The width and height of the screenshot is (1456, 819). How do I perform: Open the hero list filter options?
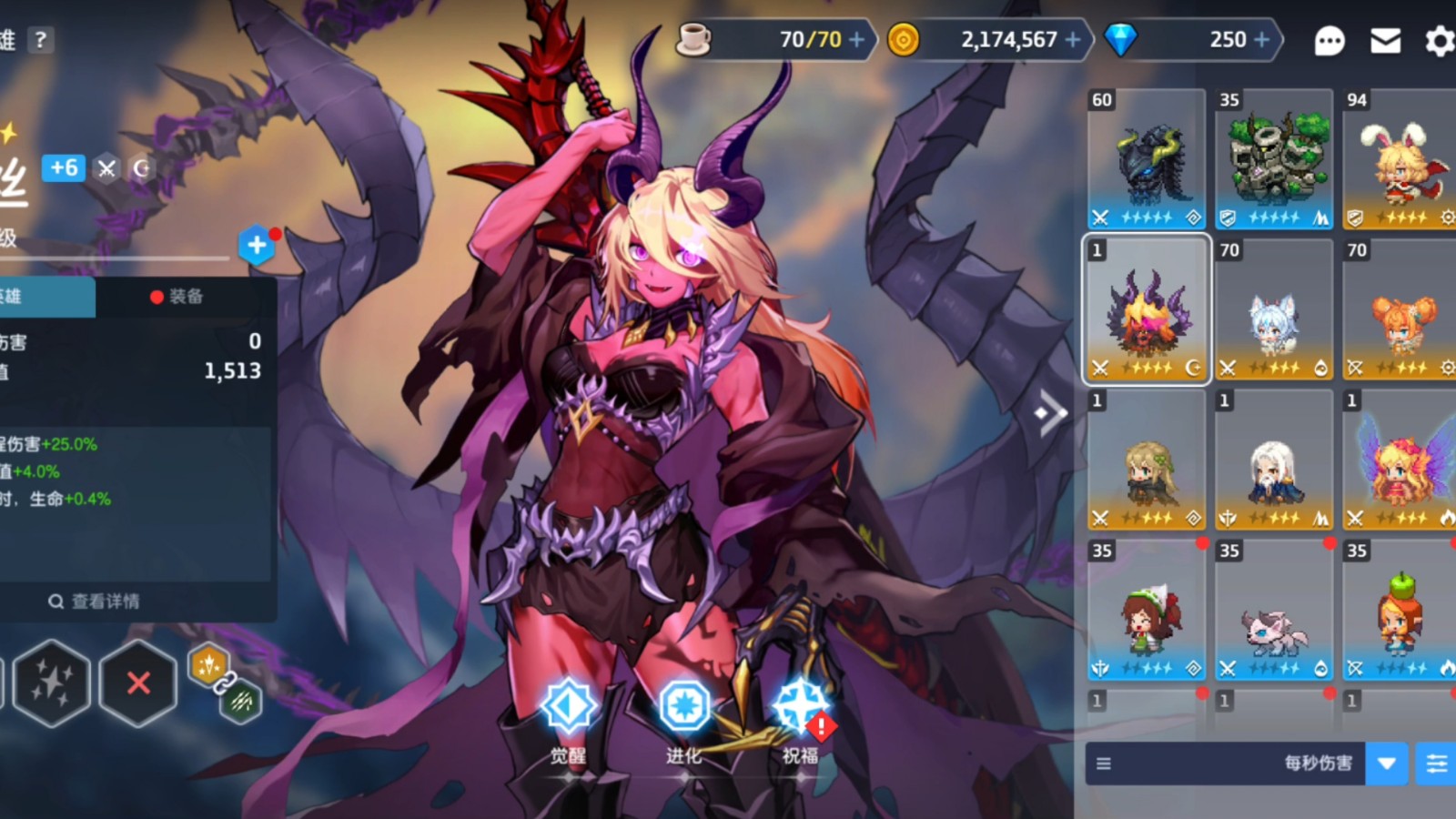1437,763
